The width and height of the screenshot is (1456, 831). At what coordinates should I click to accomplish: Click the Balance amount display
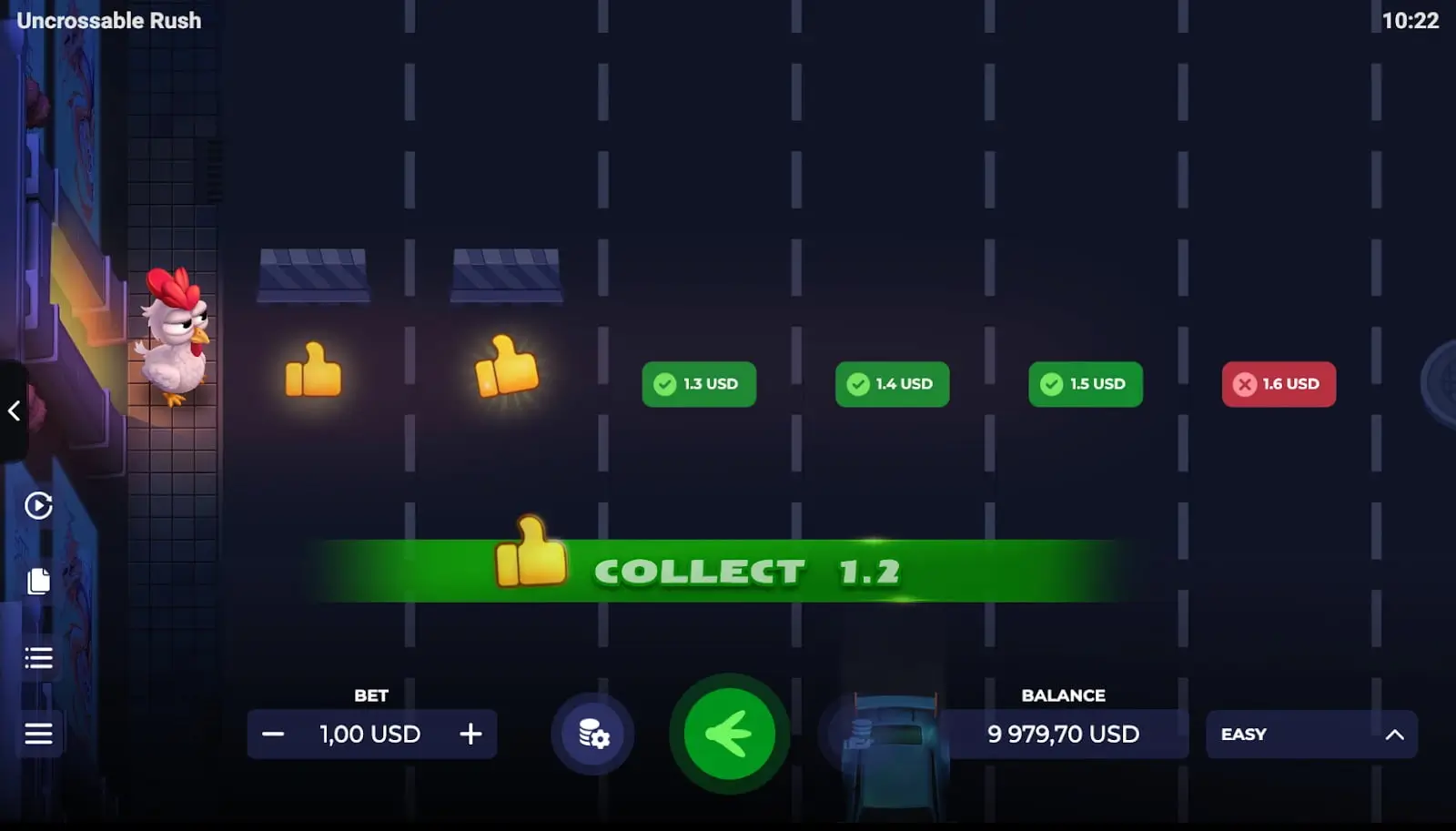pyautogui.click(x=1063, y=734)
